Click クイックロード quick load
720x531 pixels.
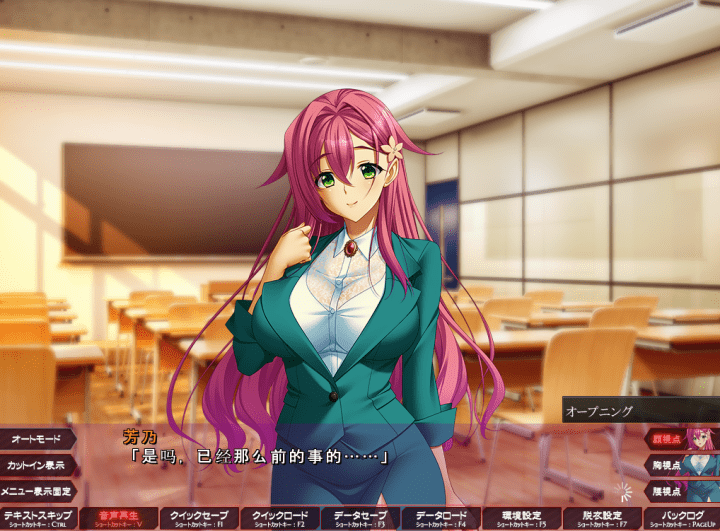pos(279,518)
